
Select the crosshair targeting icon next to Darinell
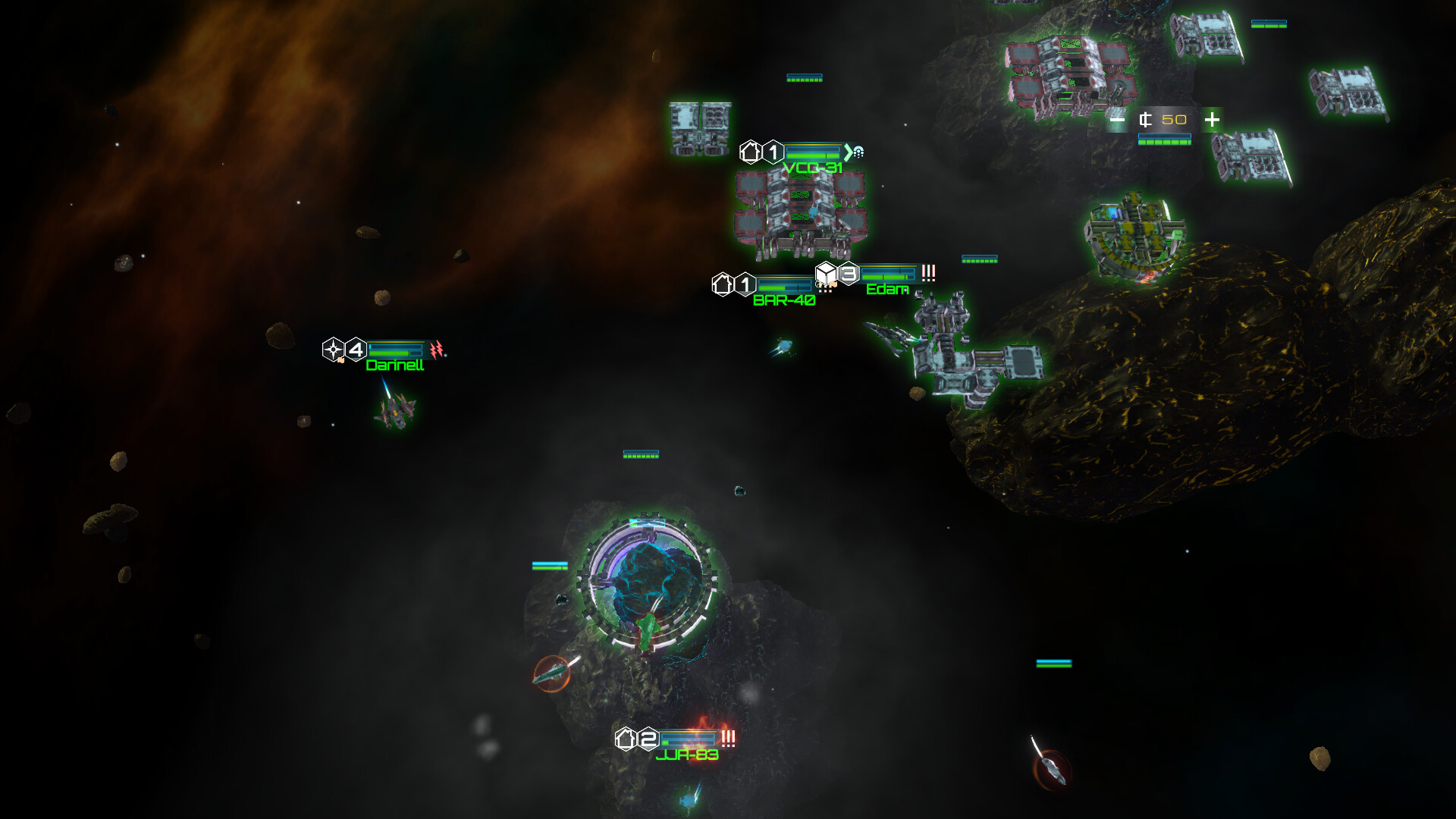tap(333, 349)
